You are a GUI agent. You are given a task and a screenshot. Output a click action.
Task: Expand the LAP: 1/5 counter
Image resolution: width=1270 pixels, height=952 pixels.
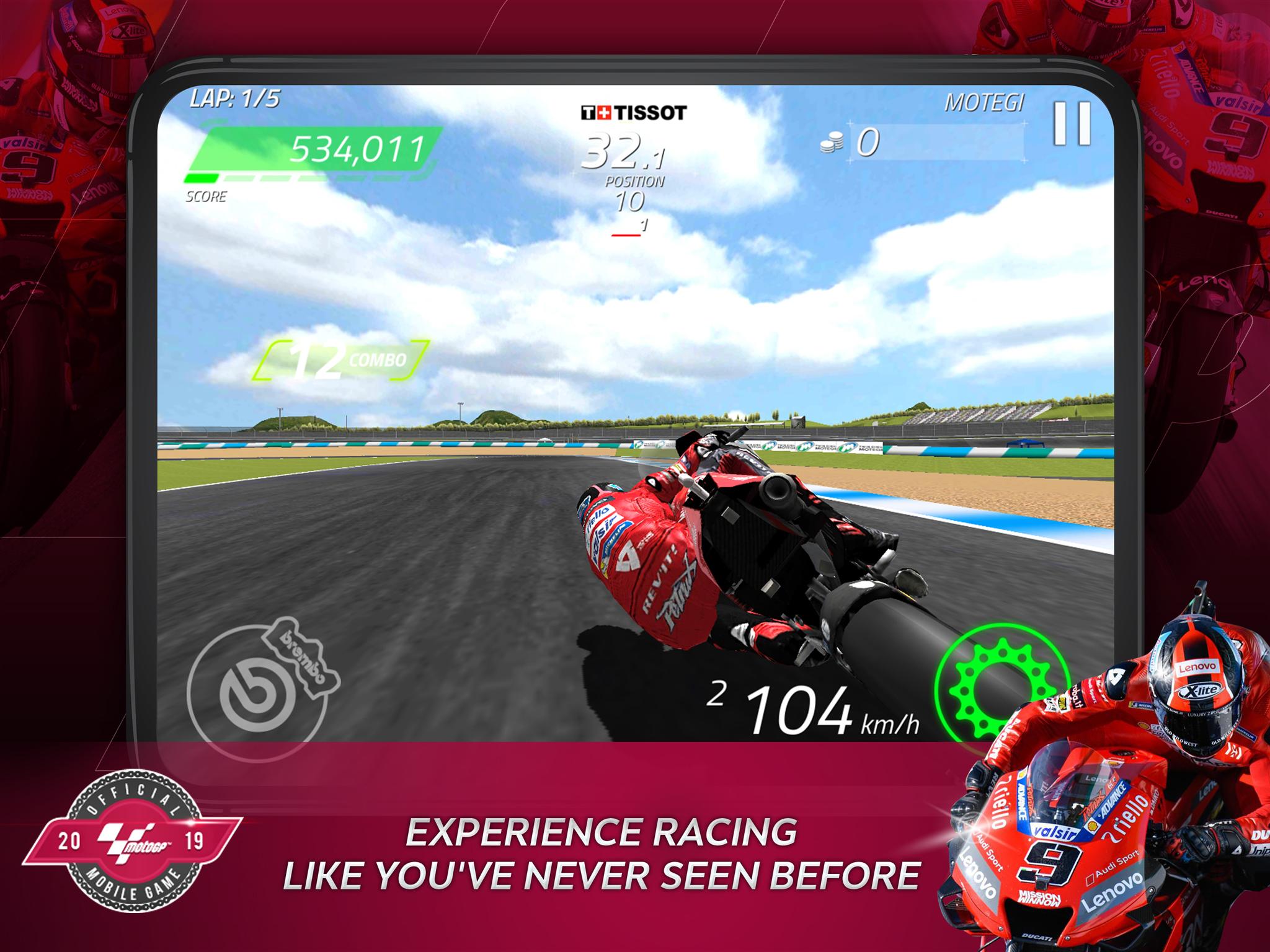(234, 98)
